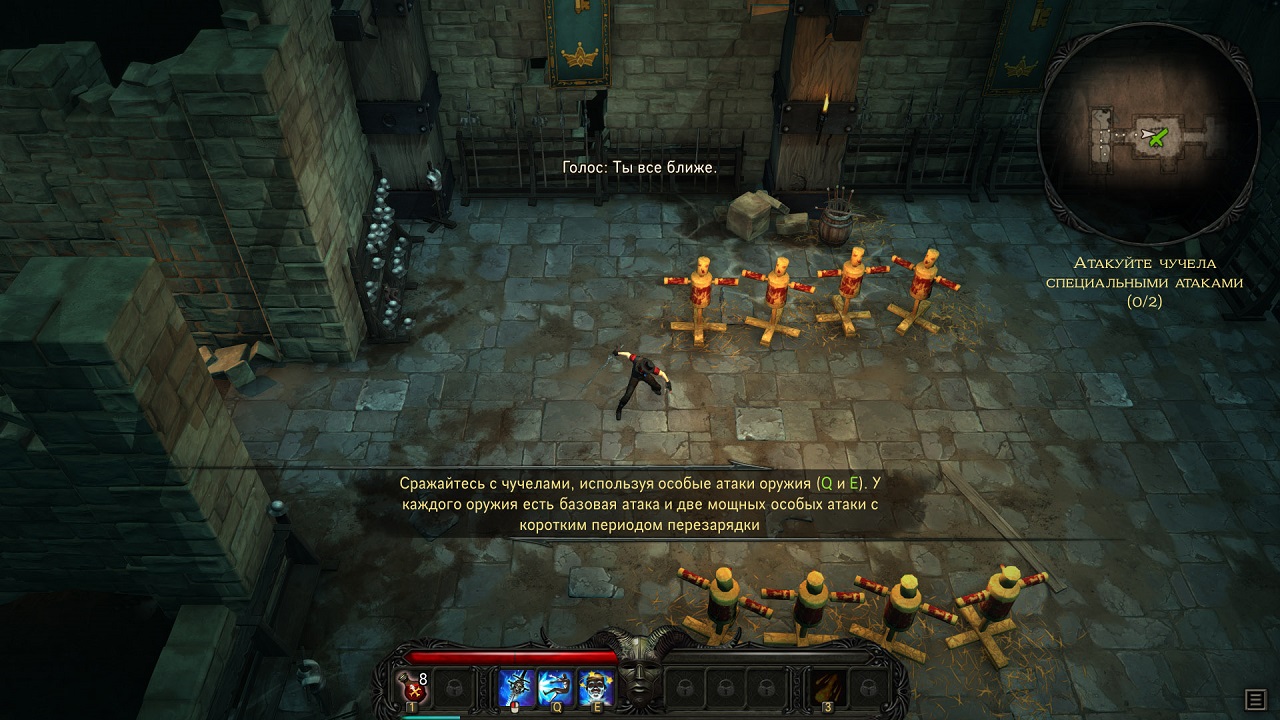Open the menu button in corner
The height and width of the screenshot is (720, 1280).
pos(1255,698)
